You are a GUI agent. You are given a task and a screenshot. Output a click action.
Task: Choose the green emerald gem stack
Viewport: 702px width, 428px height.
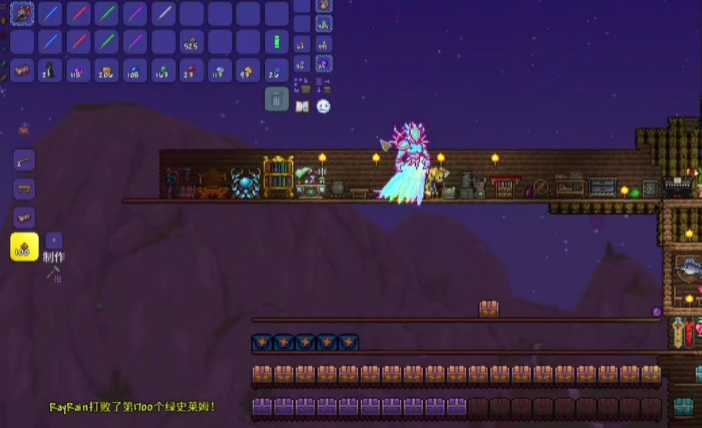pos(163,70)
